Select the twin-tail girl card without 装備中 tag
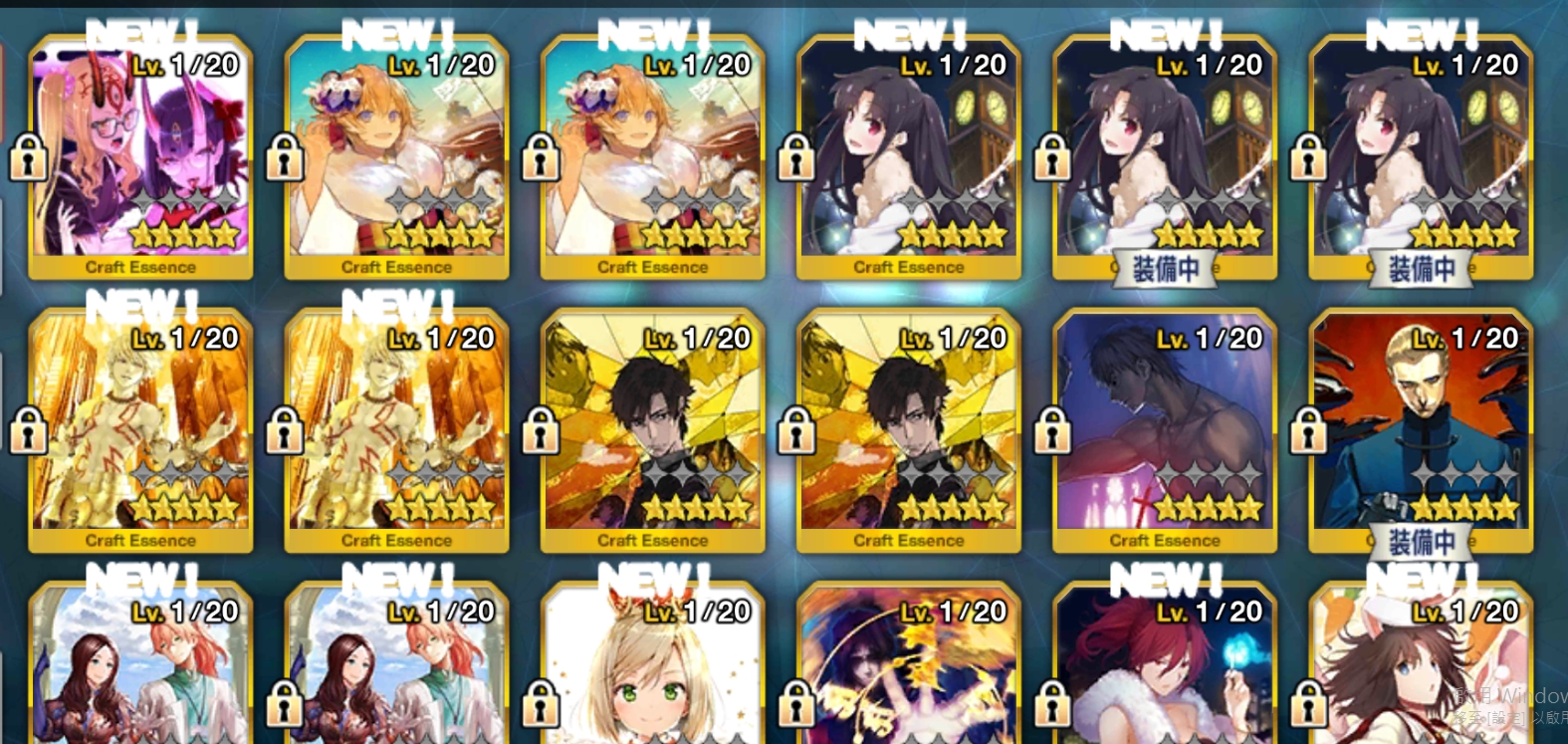 pyautogui.click(x=908, y=154)
